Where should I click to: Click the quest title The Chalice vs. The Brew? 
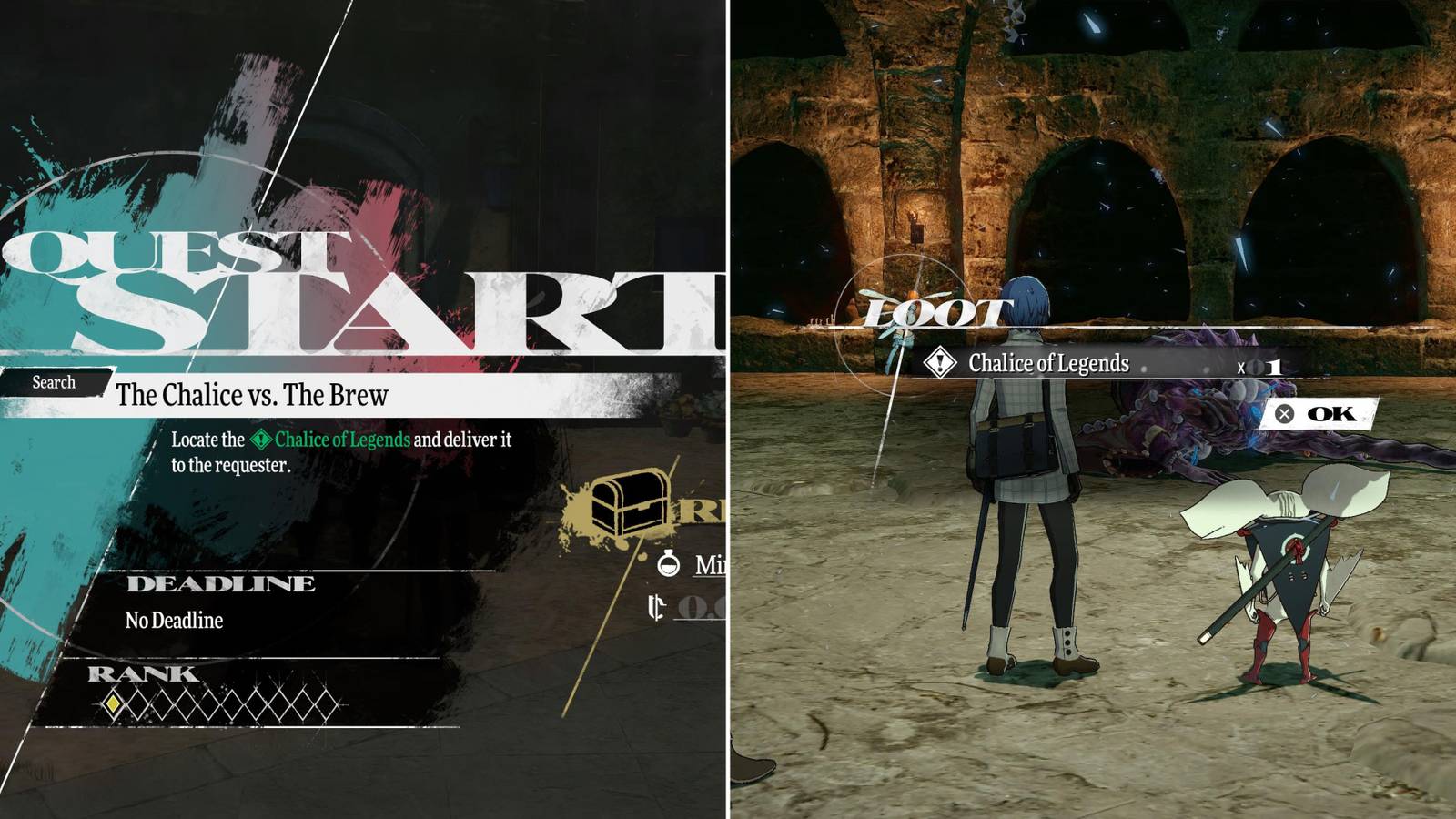[253, 396]
